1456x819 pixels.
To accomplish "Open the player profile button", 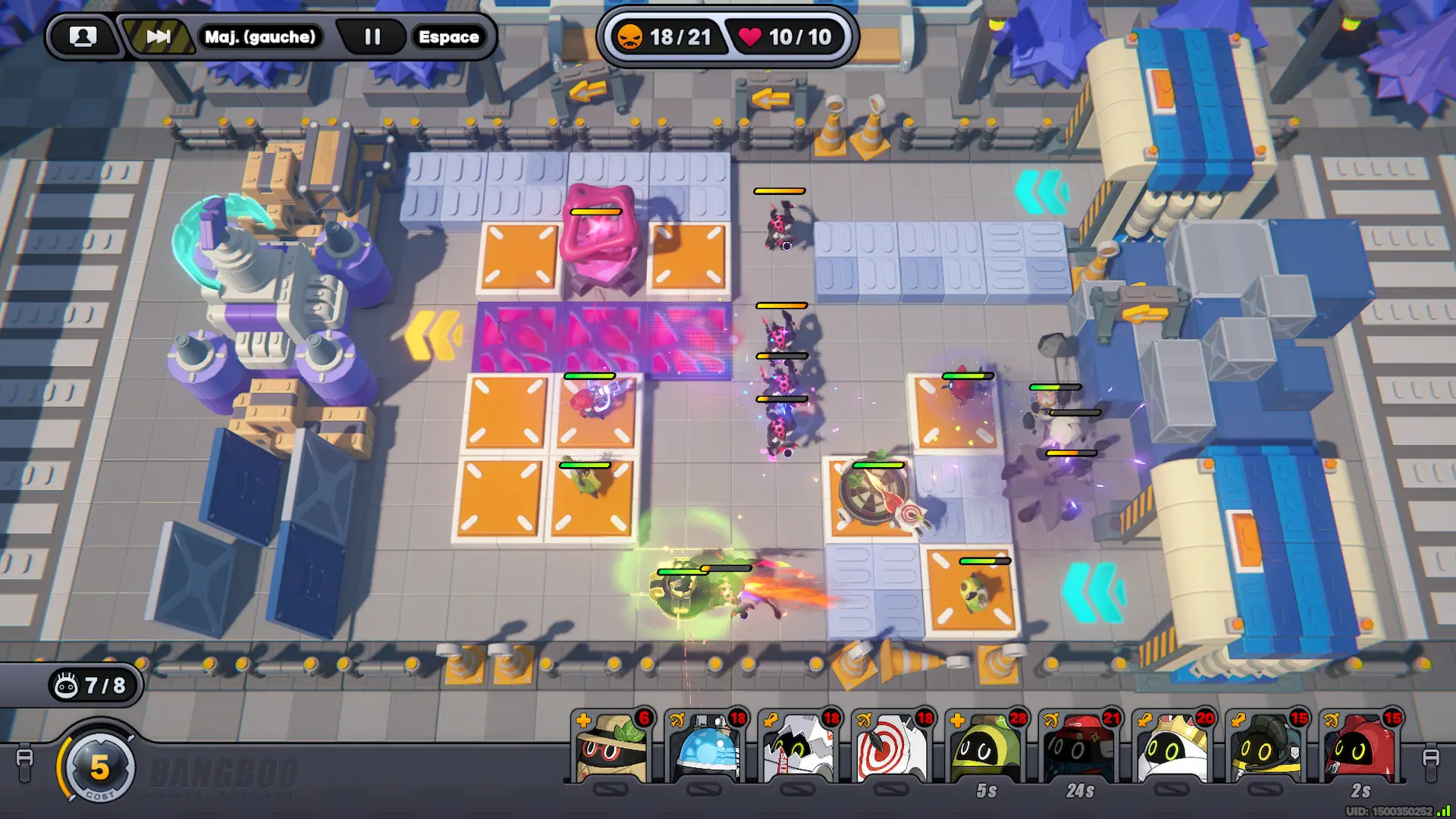I will point(83,36).
